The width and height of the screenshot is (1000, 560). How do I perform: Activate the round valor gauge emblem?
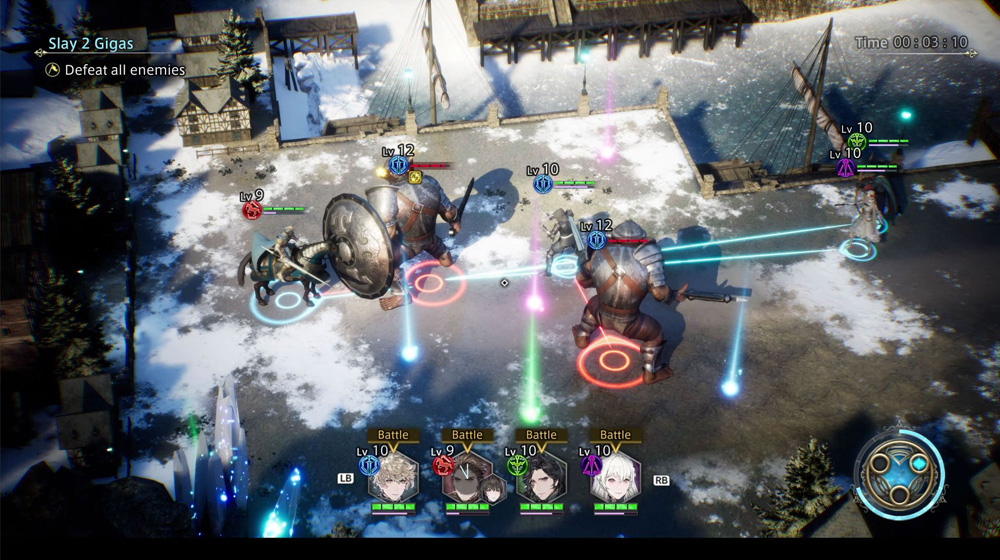(x=897, y=472)
